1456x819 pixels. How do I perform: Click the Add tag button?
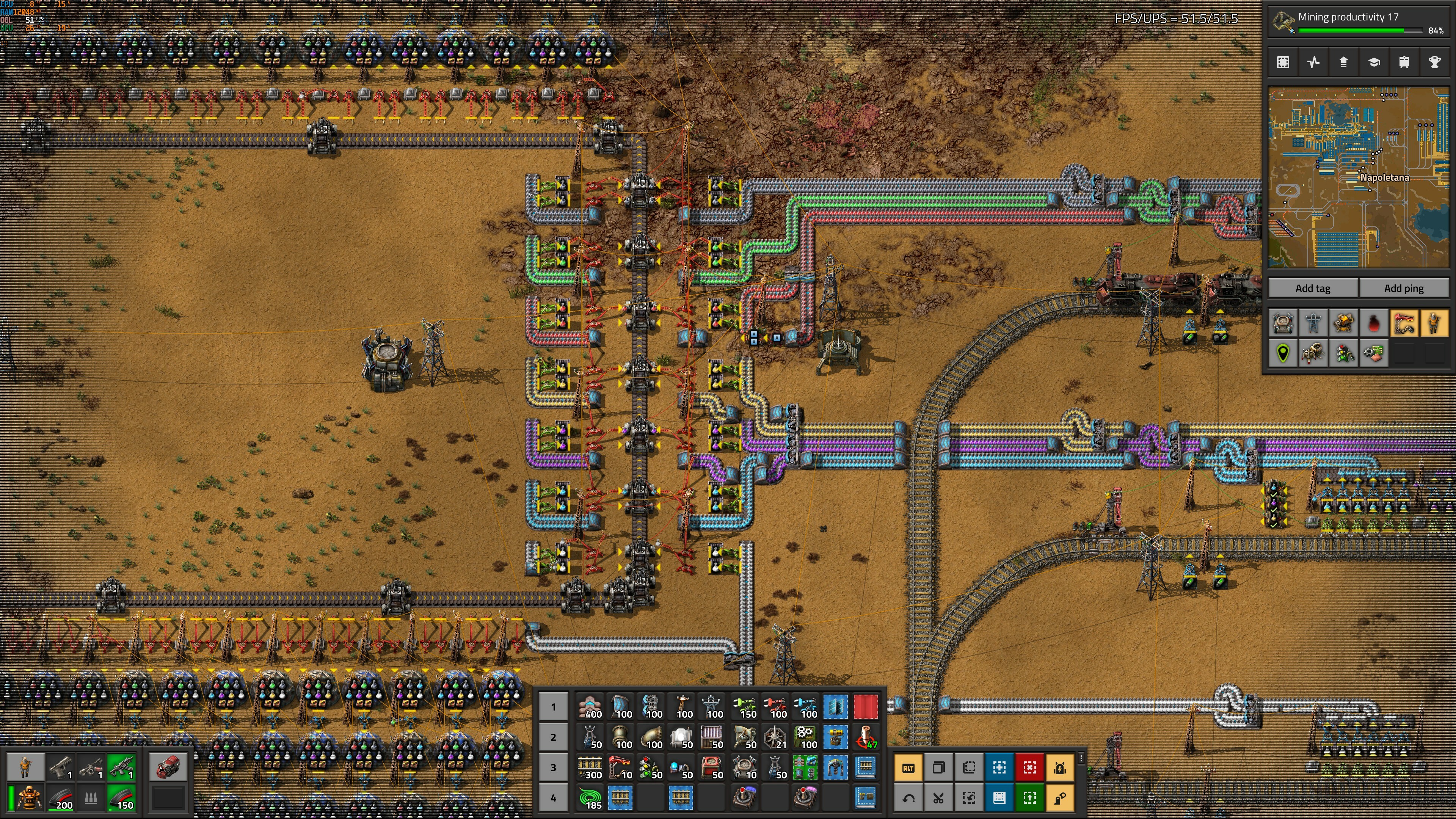pos(1312,288)
